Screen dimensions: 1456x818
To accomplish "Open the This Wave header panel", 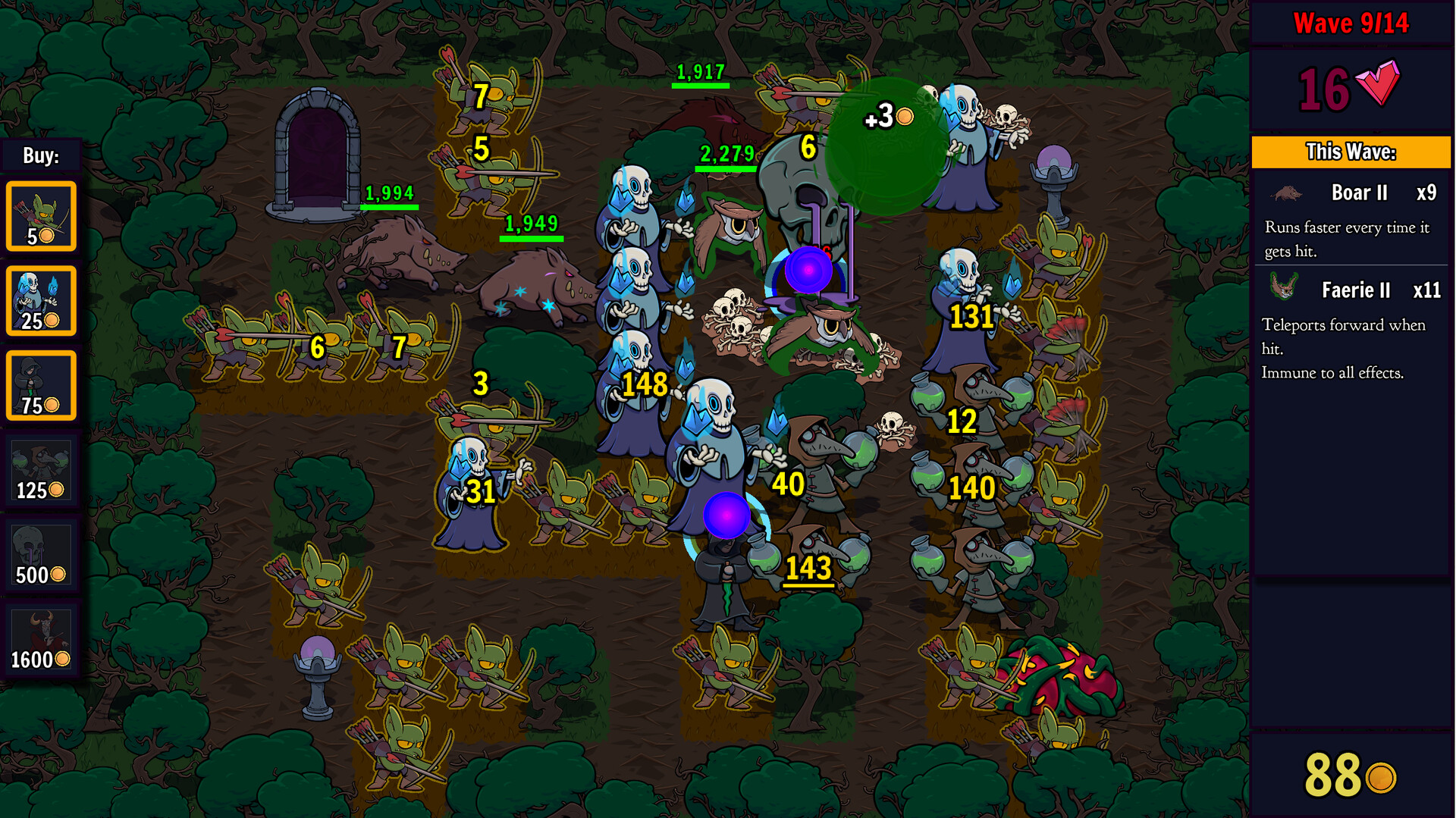I will point(1351,151).
